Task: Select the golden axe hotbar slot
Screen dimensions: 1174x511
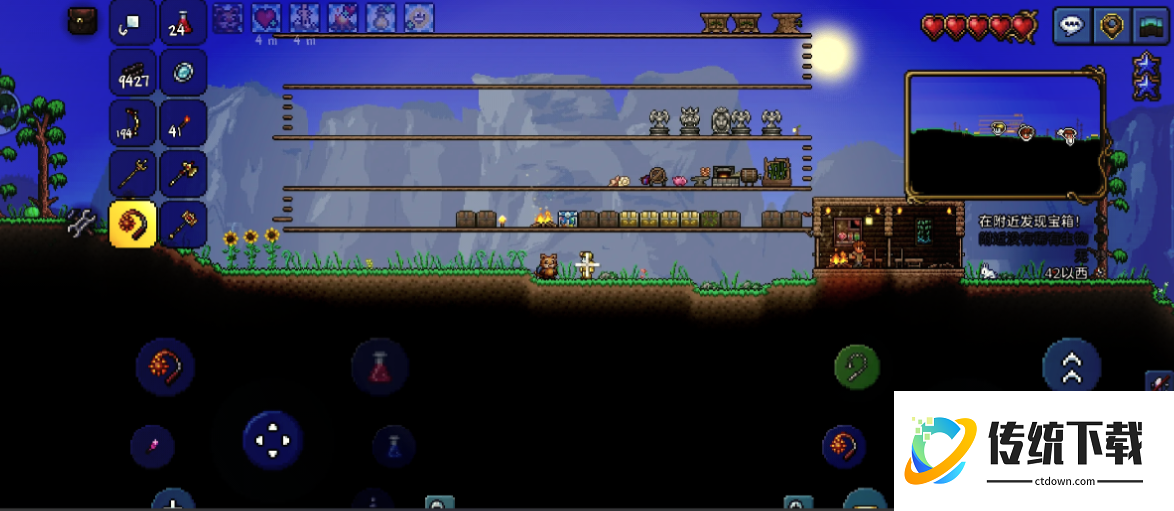Action: pyautogui.click(x=183, y=174)
